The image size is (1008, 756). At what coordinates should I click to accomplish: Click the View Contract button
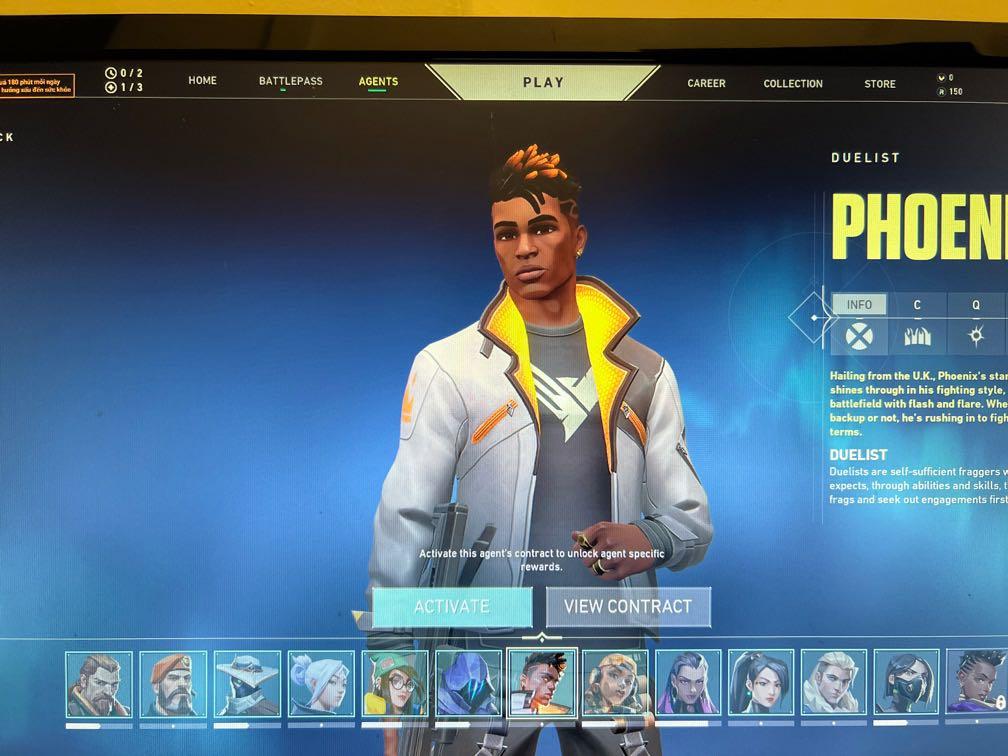(628, 606)
